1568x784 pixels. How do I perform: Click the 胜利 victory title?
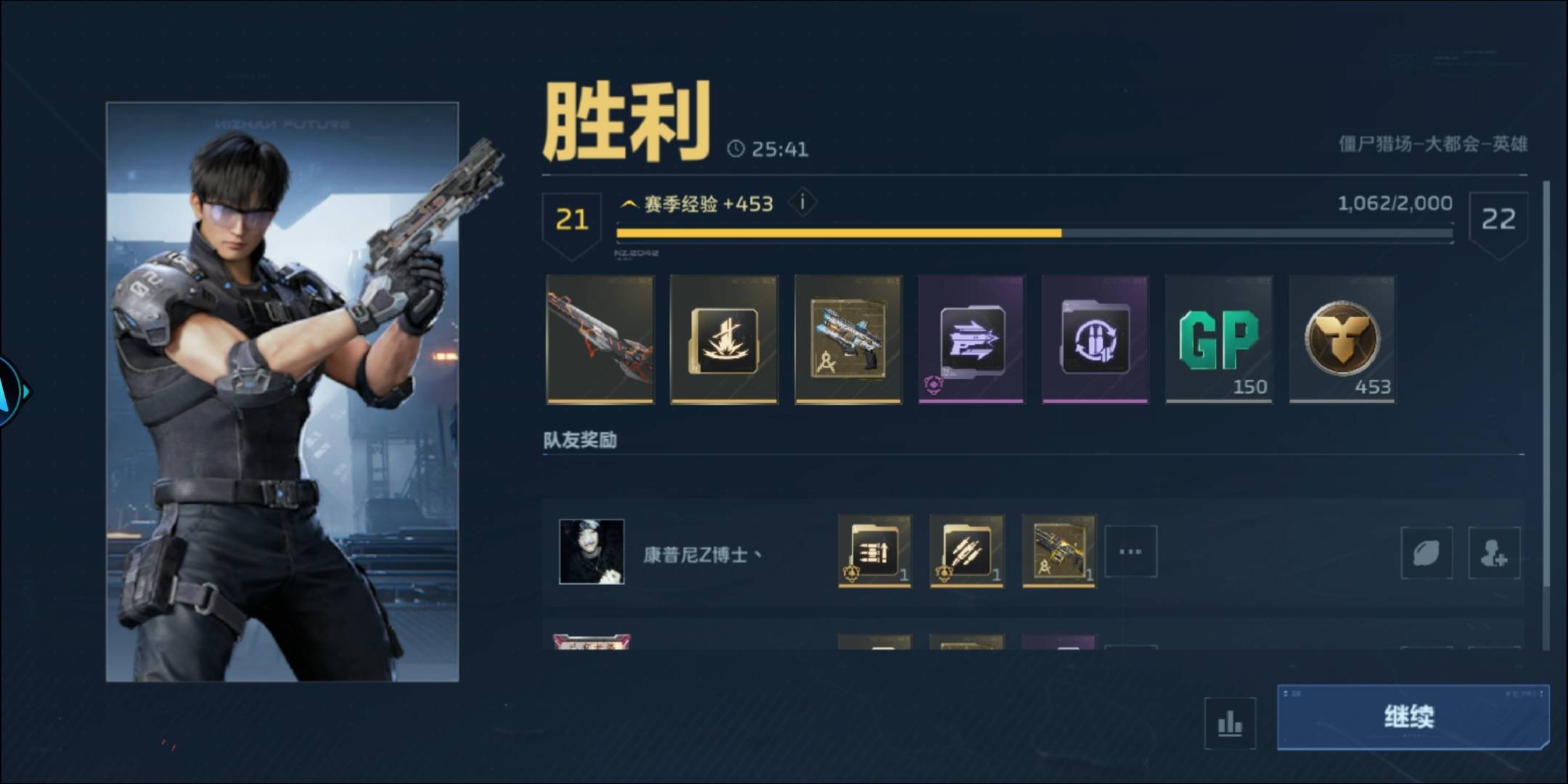click(624, 120)
